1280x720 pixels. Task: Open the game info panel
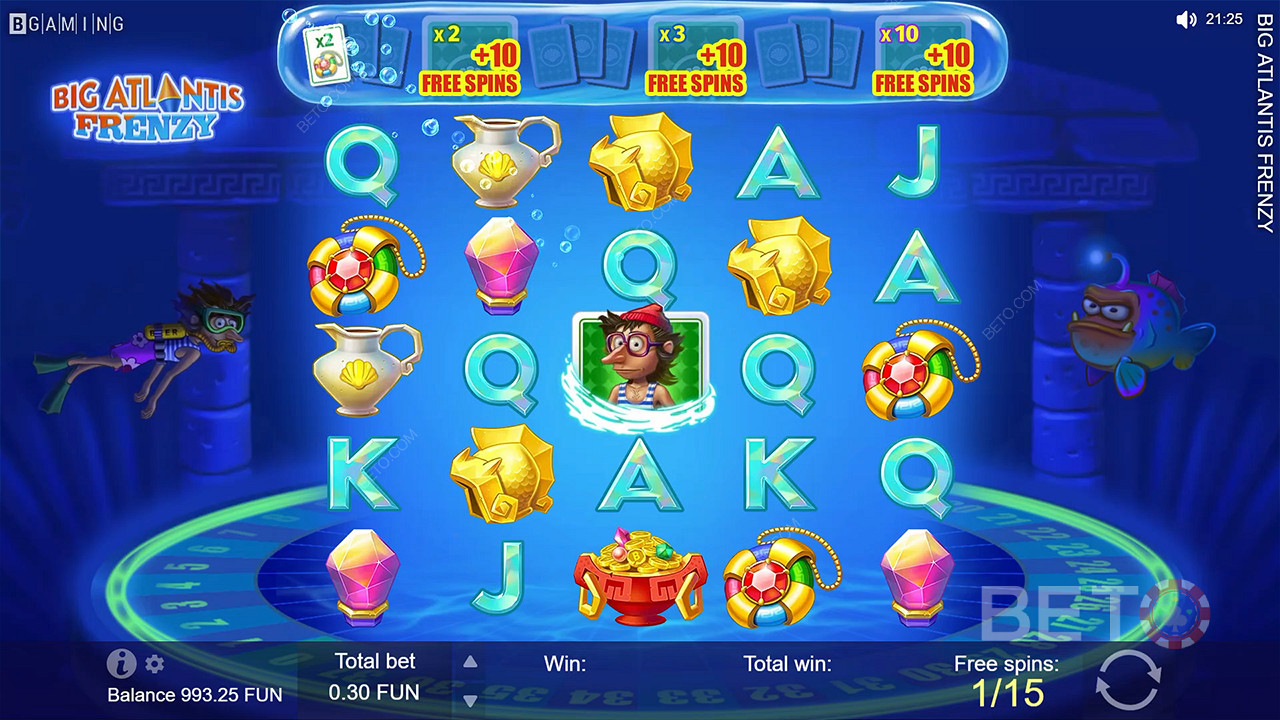(x=121, y=663)
